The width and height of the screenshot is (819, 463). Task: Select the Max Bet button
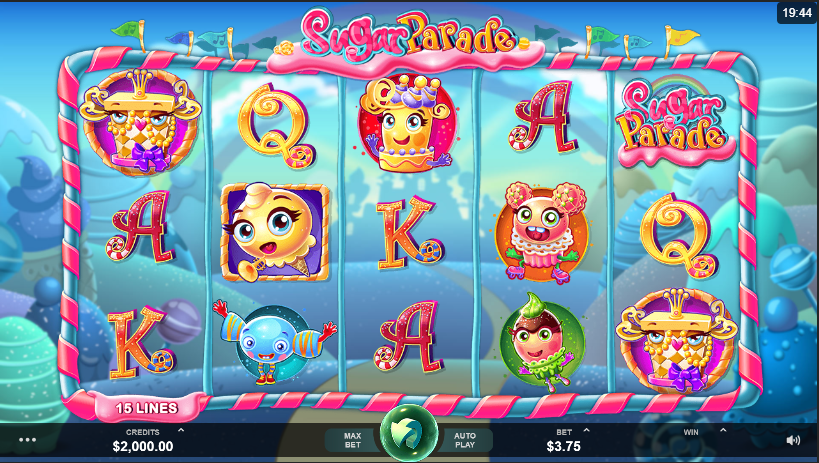click(352, 439)
